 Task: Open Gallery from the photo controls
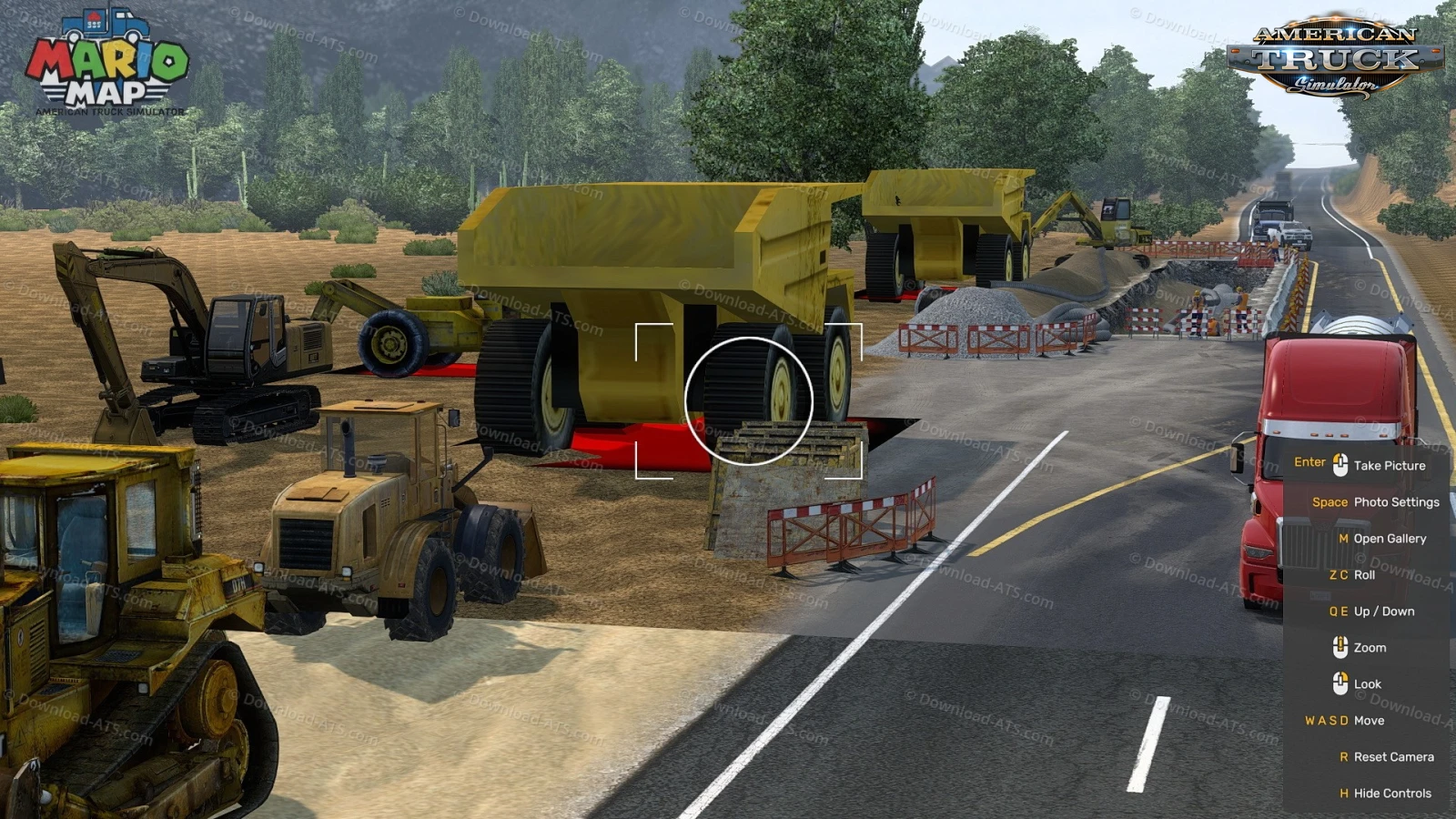coord(1389,538)
